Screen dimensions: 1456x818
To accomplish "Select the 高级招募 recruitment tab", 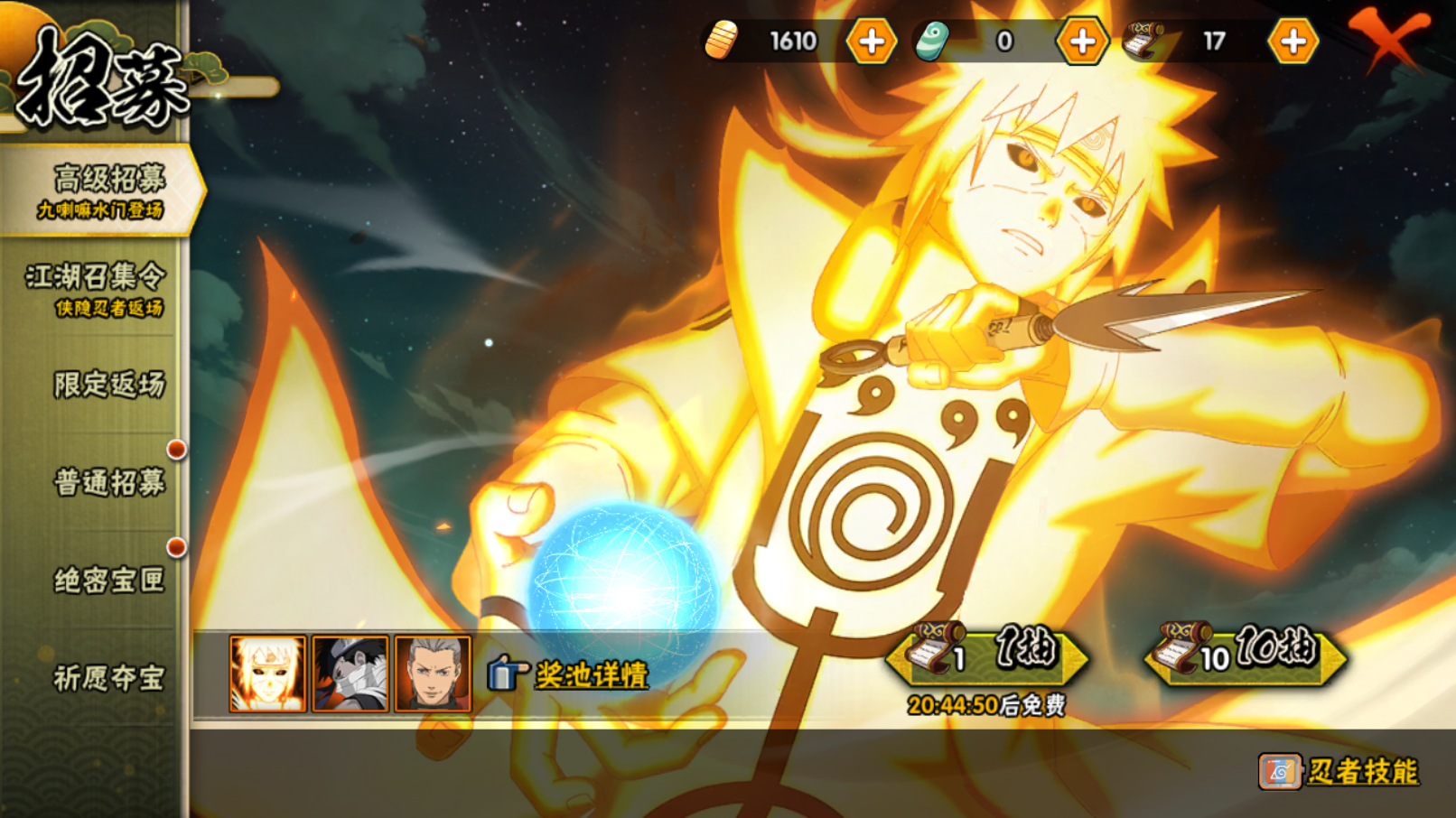I will pos(101,191).
